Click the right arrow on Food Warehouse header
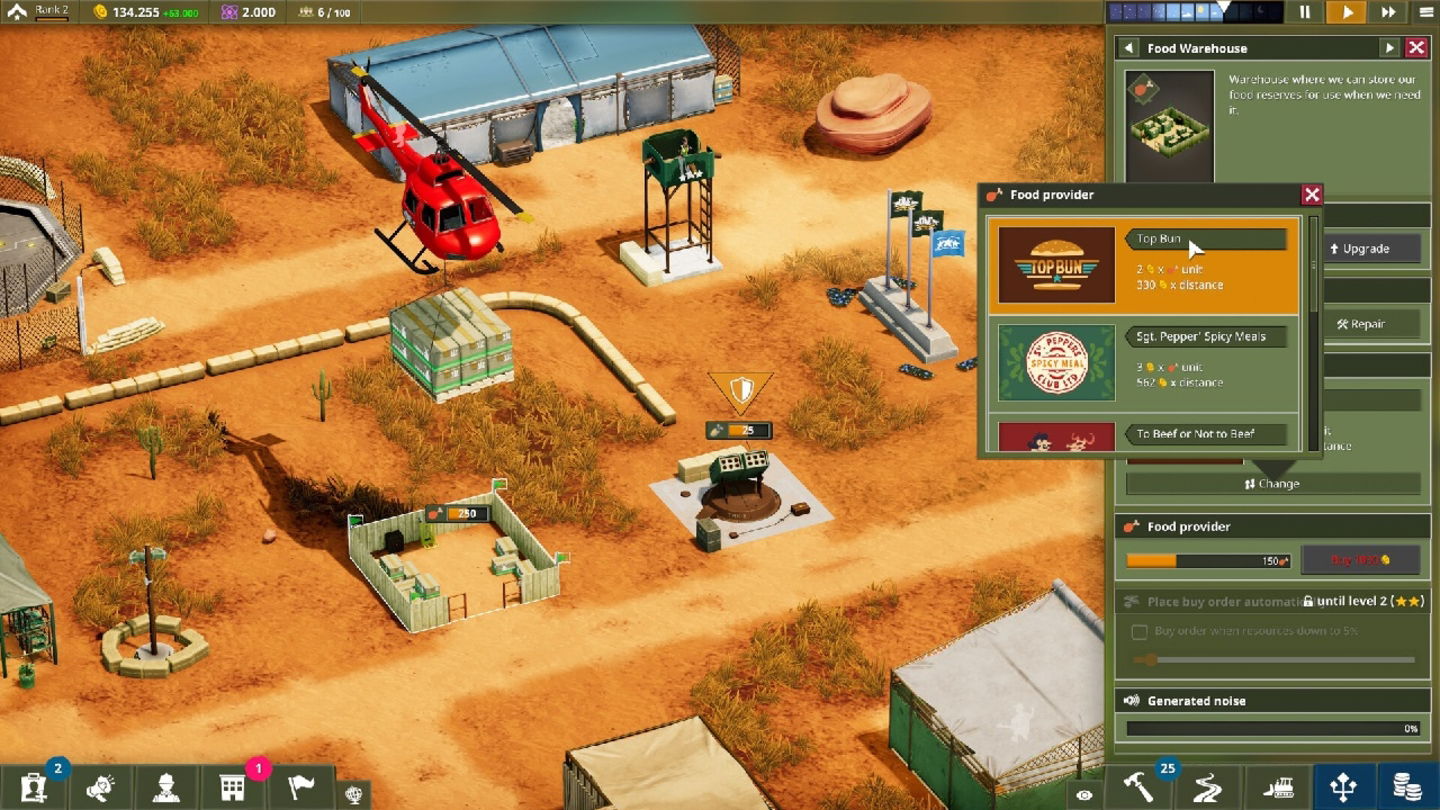 coord(1389,47)
